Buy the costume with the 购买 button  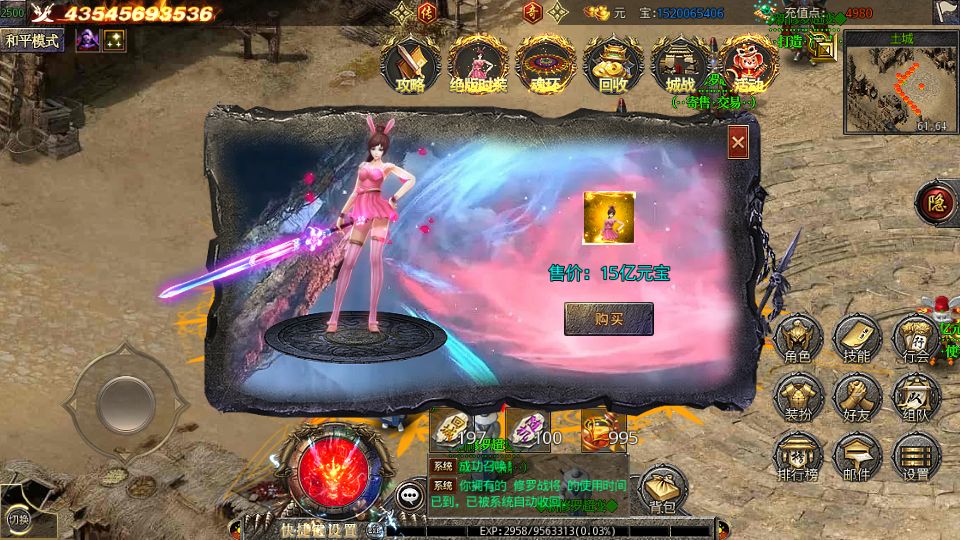tap(608, 319)
